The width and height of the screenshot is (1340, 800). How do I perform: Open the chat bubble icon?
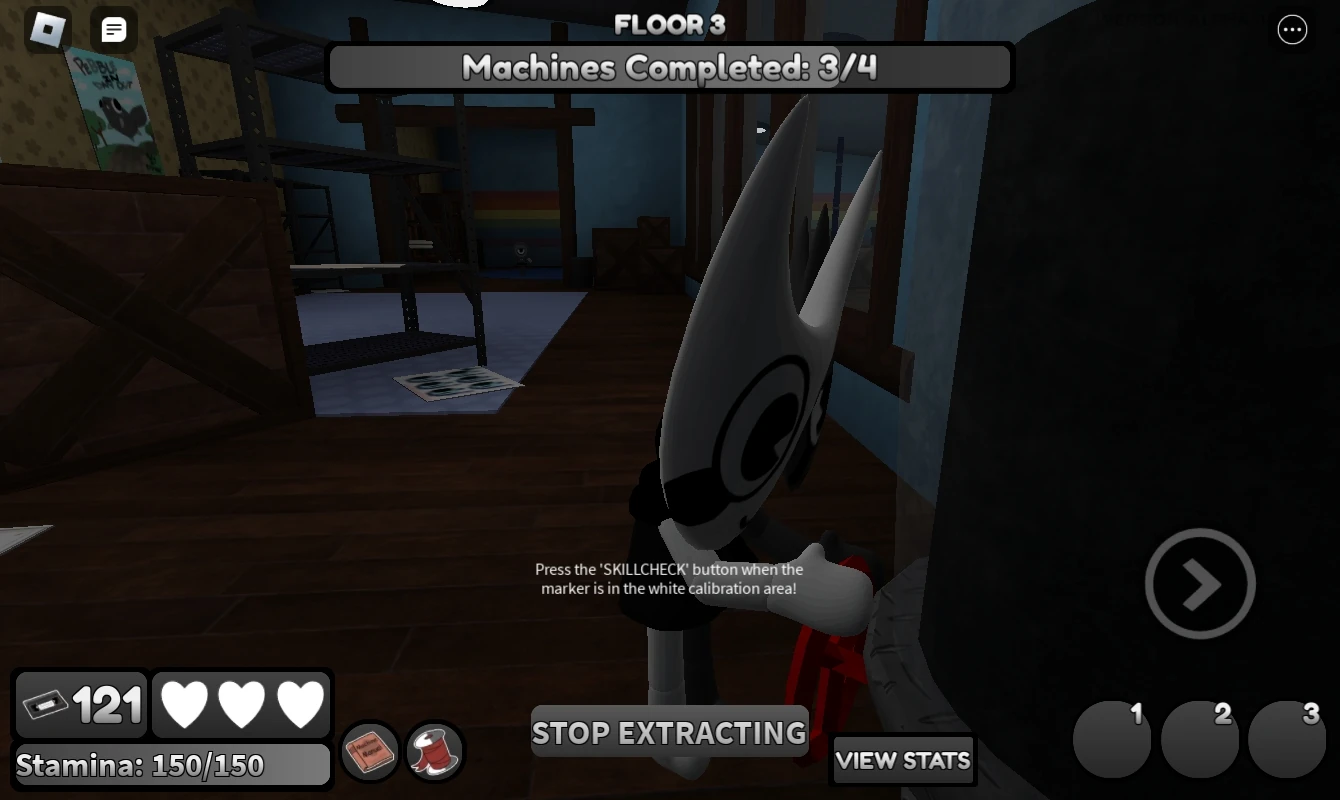(x=113, y=30)
